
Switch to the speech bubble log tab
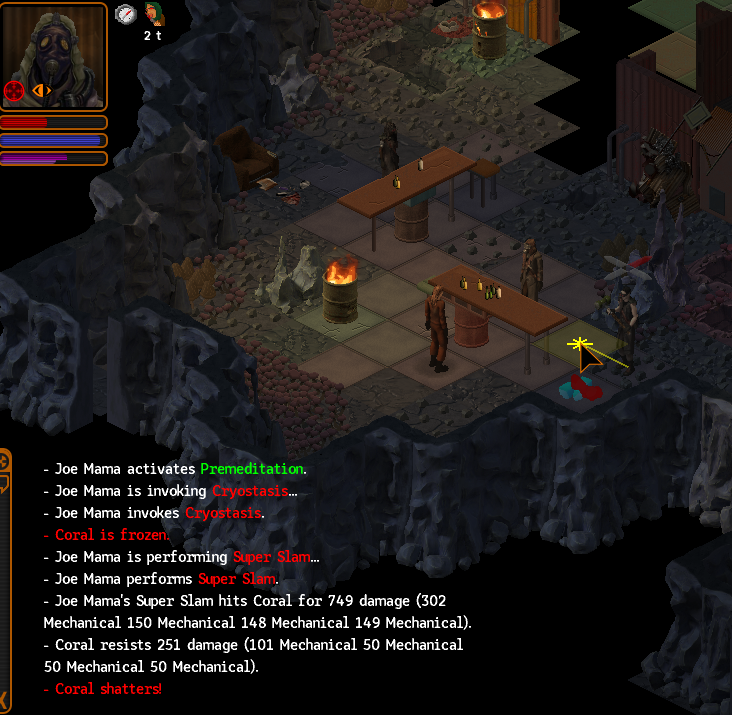coord(4,484)
